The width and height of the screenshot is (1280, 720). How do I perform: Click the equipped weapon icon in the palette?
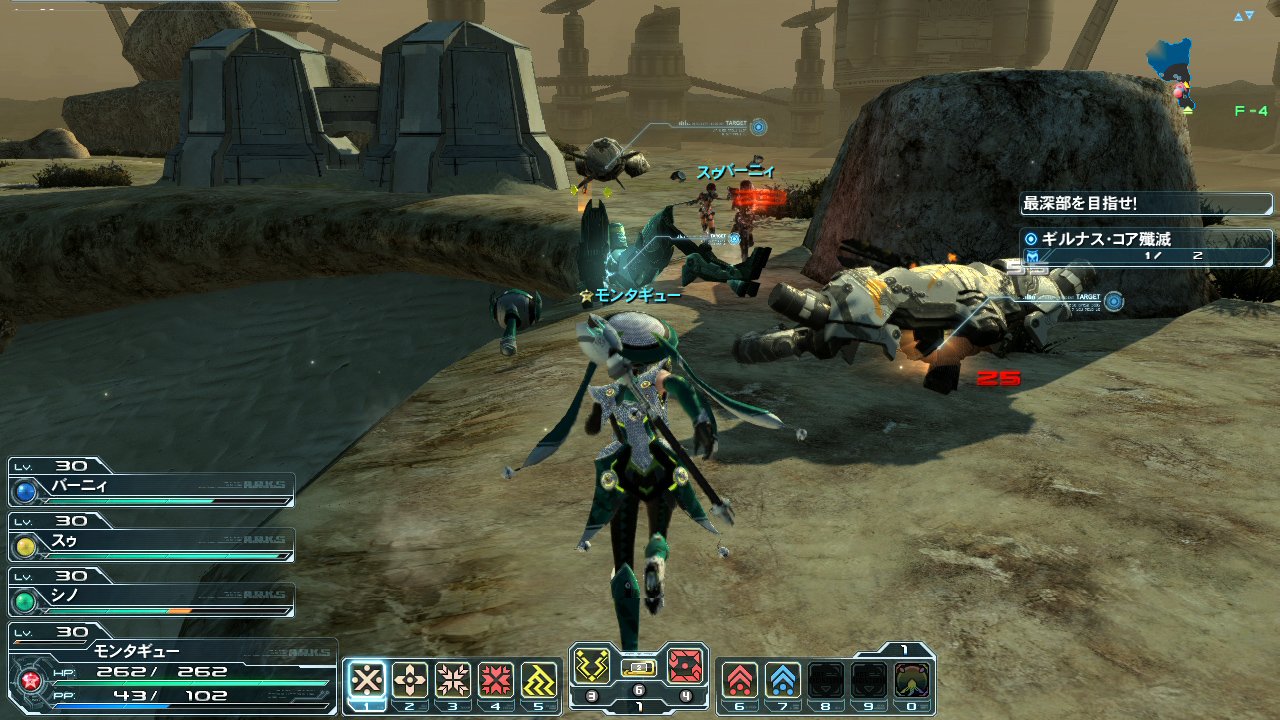[x=639, y=667]
